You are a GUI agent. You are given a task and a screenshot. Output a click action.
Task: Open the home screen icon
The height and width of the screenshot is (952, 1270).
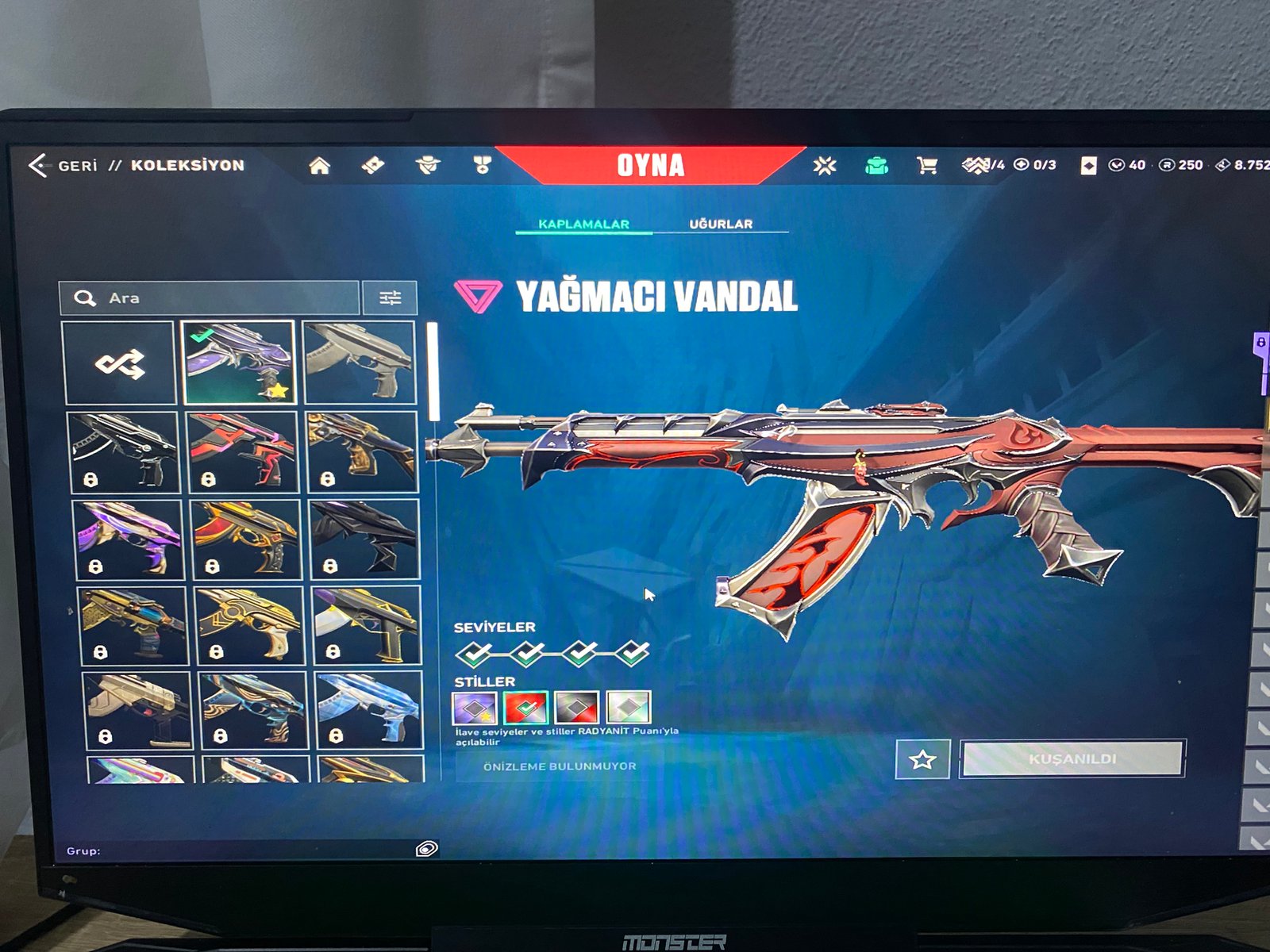pyautogui.click(x=319, y=165)
